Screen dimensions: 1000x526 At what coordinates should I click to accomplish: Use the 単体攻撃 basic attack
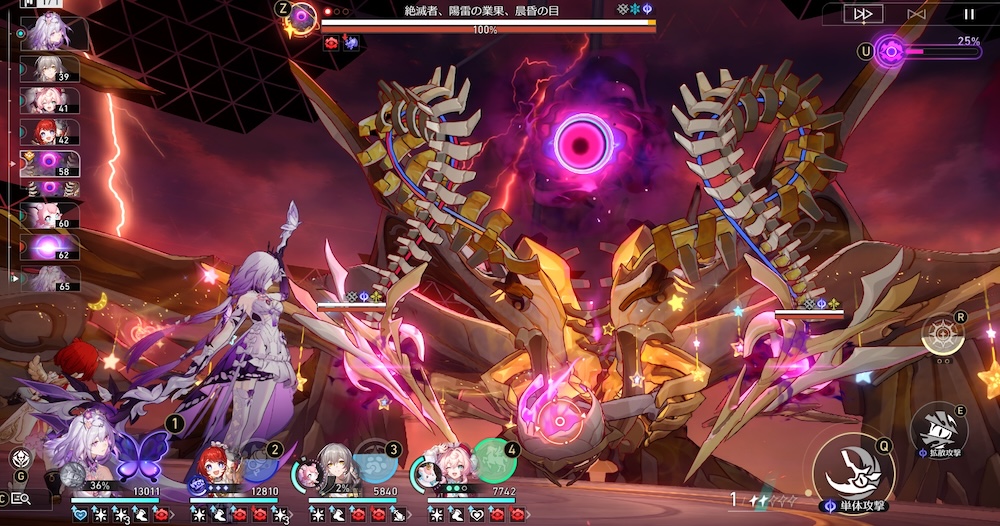tap(851, 468)
